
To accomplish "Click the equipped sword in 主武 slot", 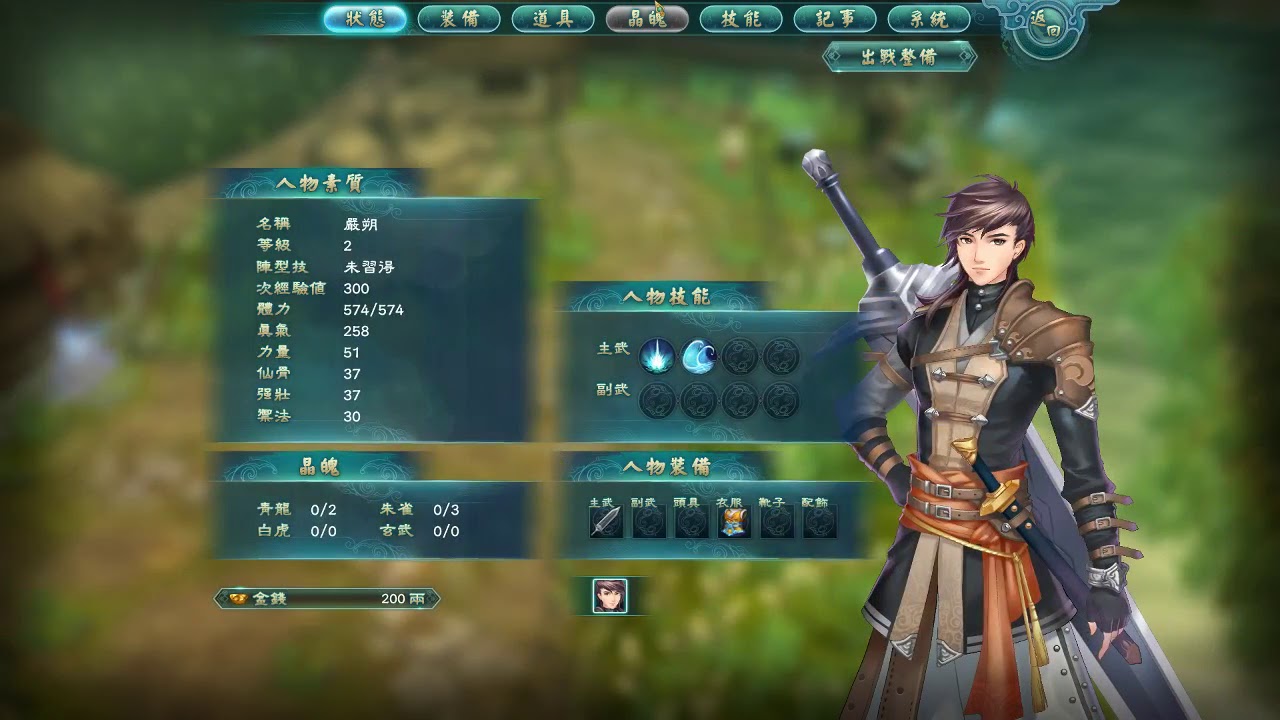I will click(x=605, y=521).
